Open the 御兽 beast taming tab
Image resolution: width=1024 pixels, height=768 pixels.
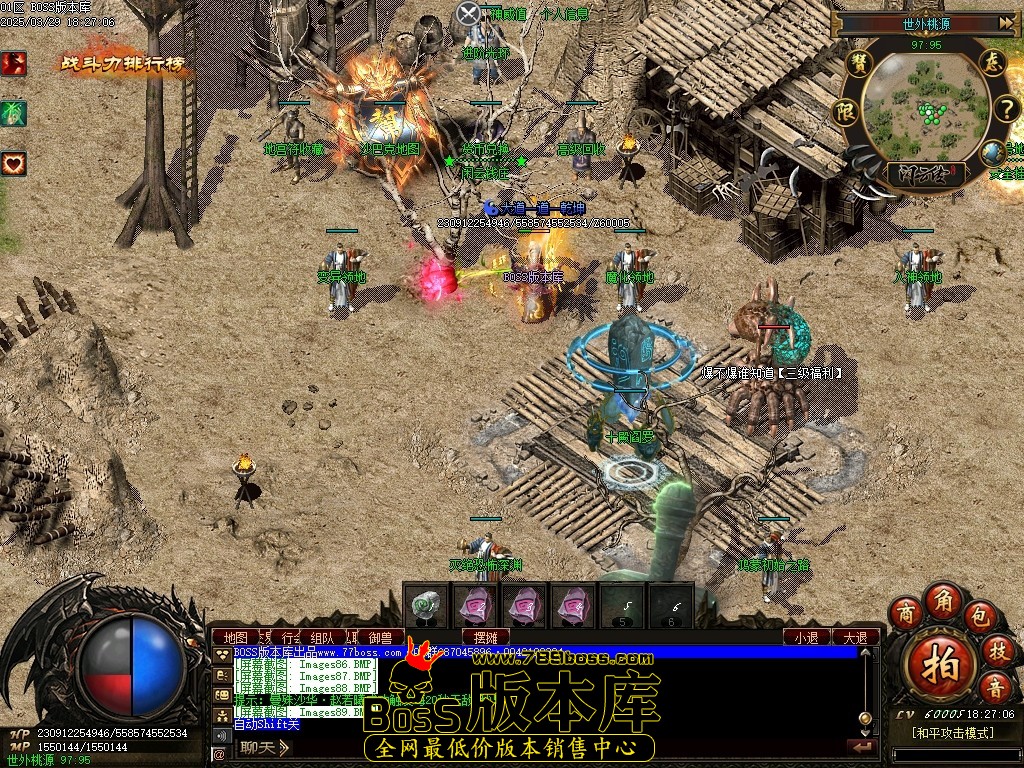click(x=380, y=637)
